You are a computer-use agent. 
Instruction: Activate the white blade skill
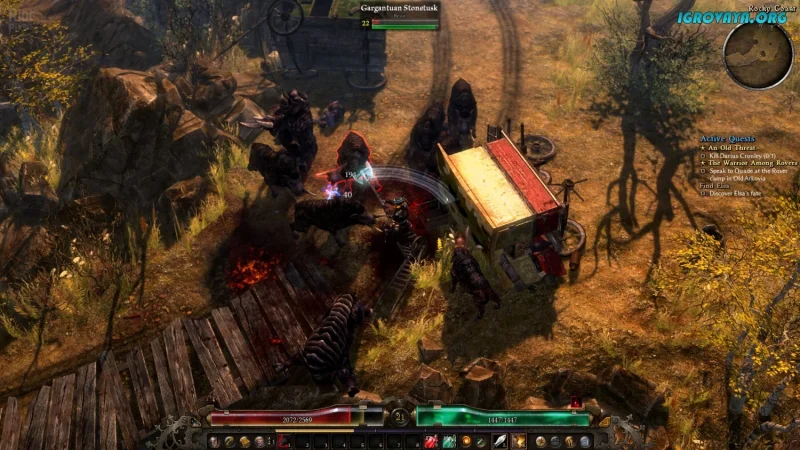point(500,441)
